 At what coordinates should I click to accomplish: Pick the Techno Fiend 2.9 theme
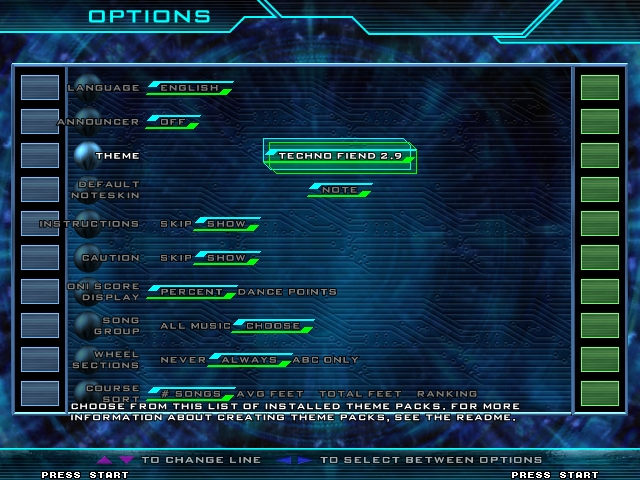[x=339, y=156]
